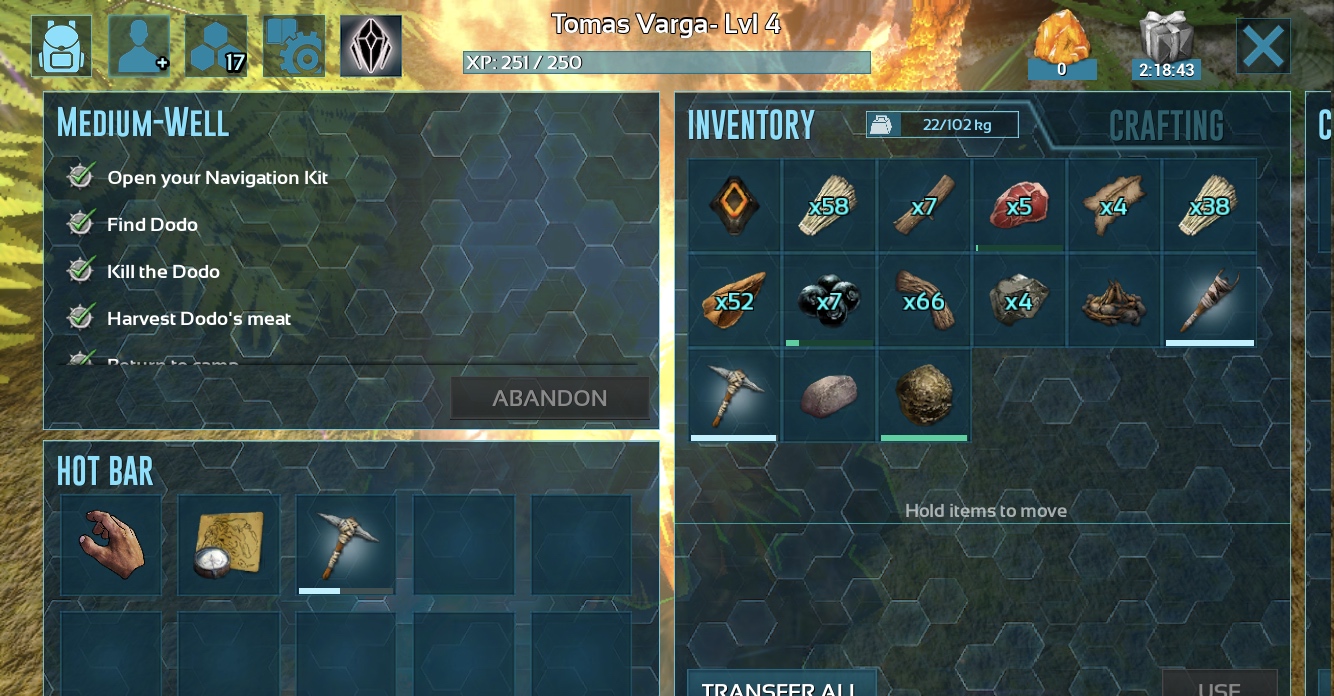Open the gear settings icon
The height and width of the screenshot is (696, 1334).
(294, 46)
